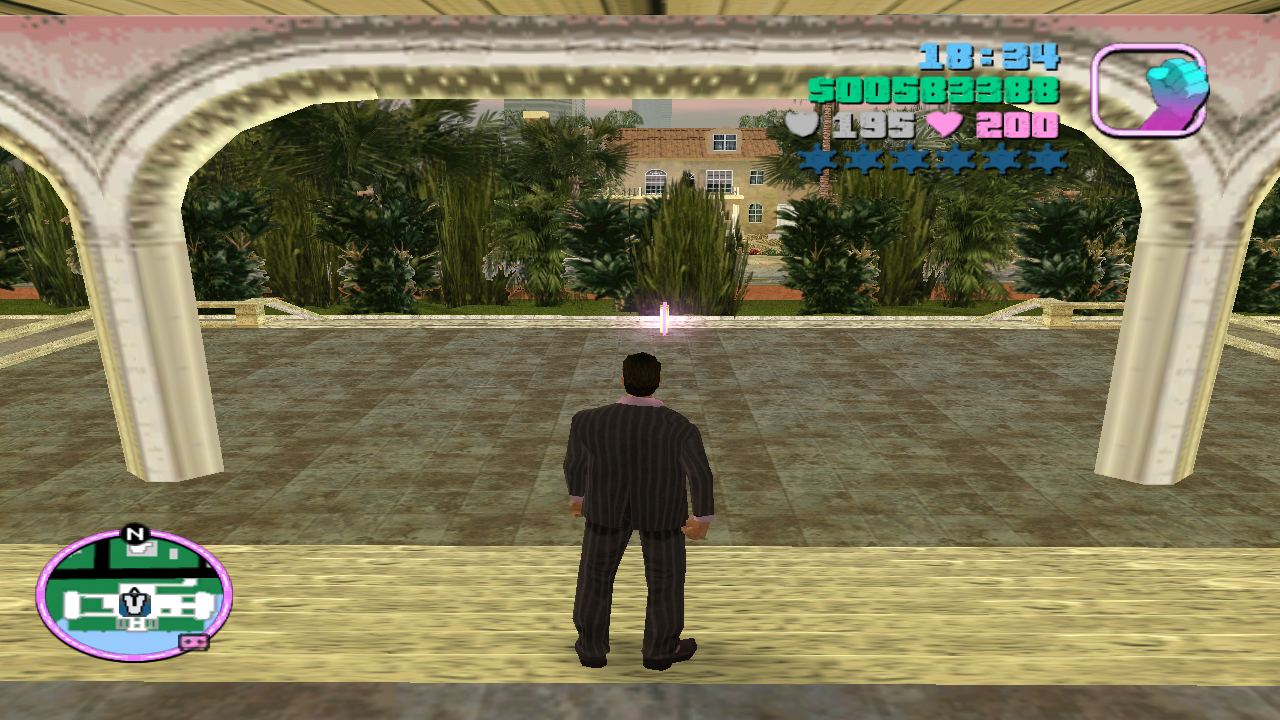Click the pink cassette marker on the minimap
The width and height of the screenshot is (1280, 720).
194,641
